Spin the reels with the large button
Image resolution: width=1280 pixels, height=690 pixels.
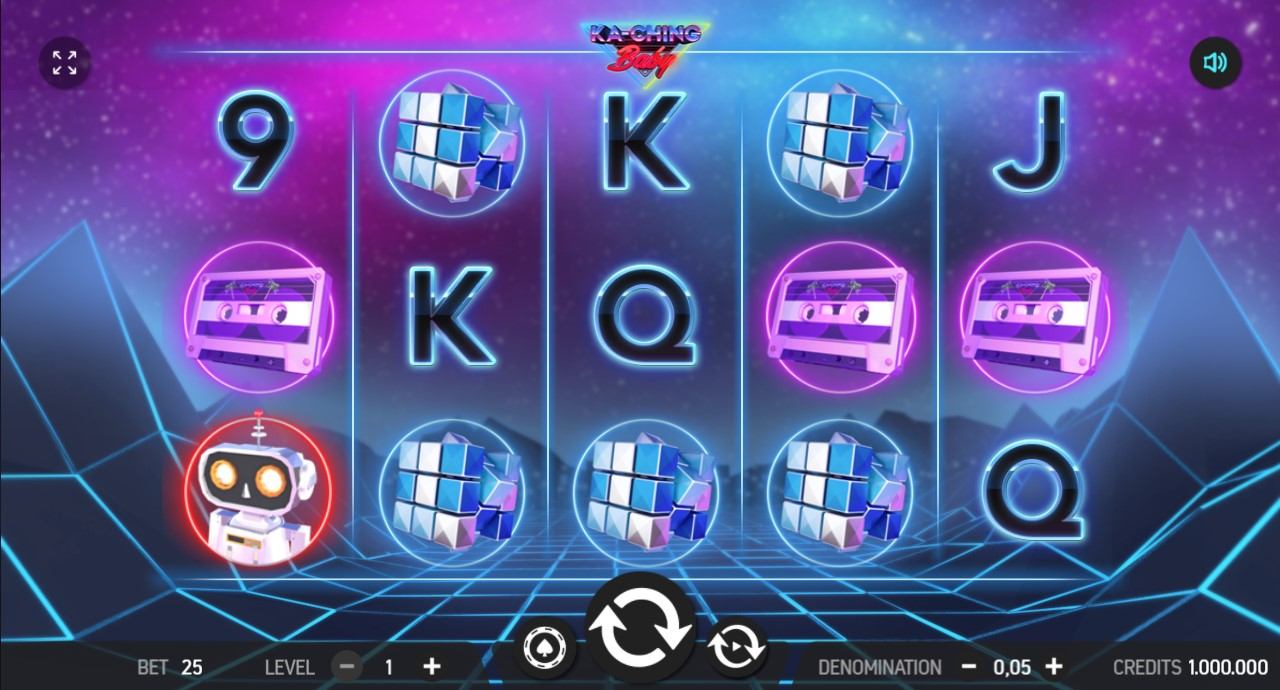640,628
